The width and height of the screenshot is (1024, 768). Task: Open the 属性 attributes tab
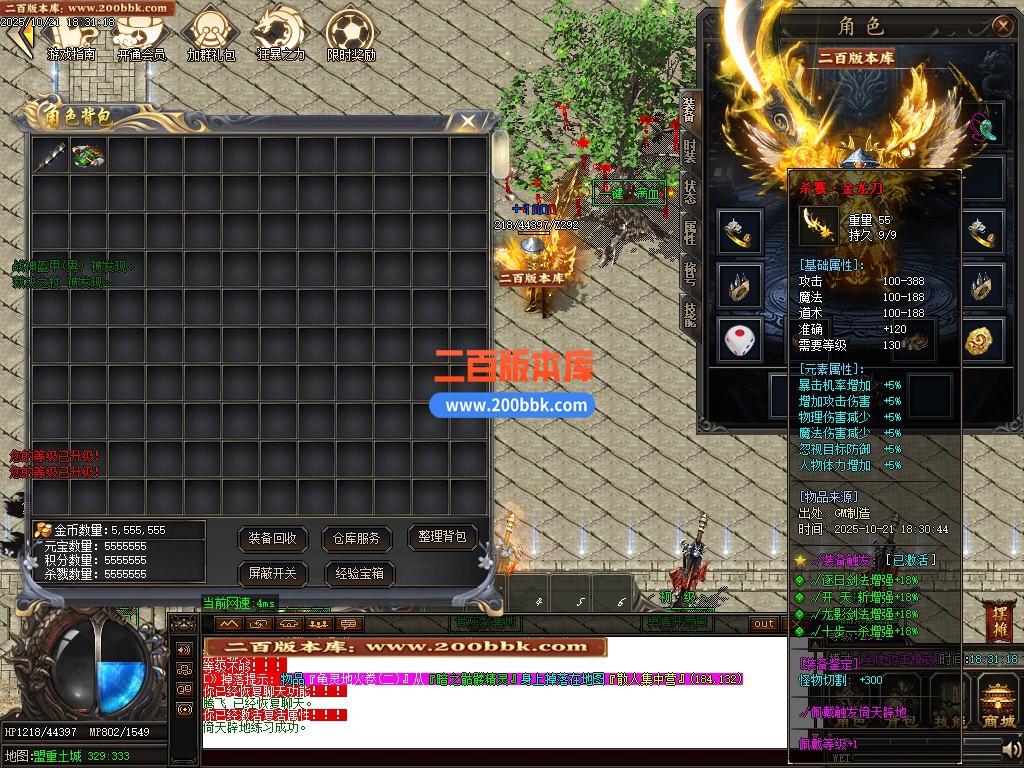pyautogui.click(x=690, y=233)
